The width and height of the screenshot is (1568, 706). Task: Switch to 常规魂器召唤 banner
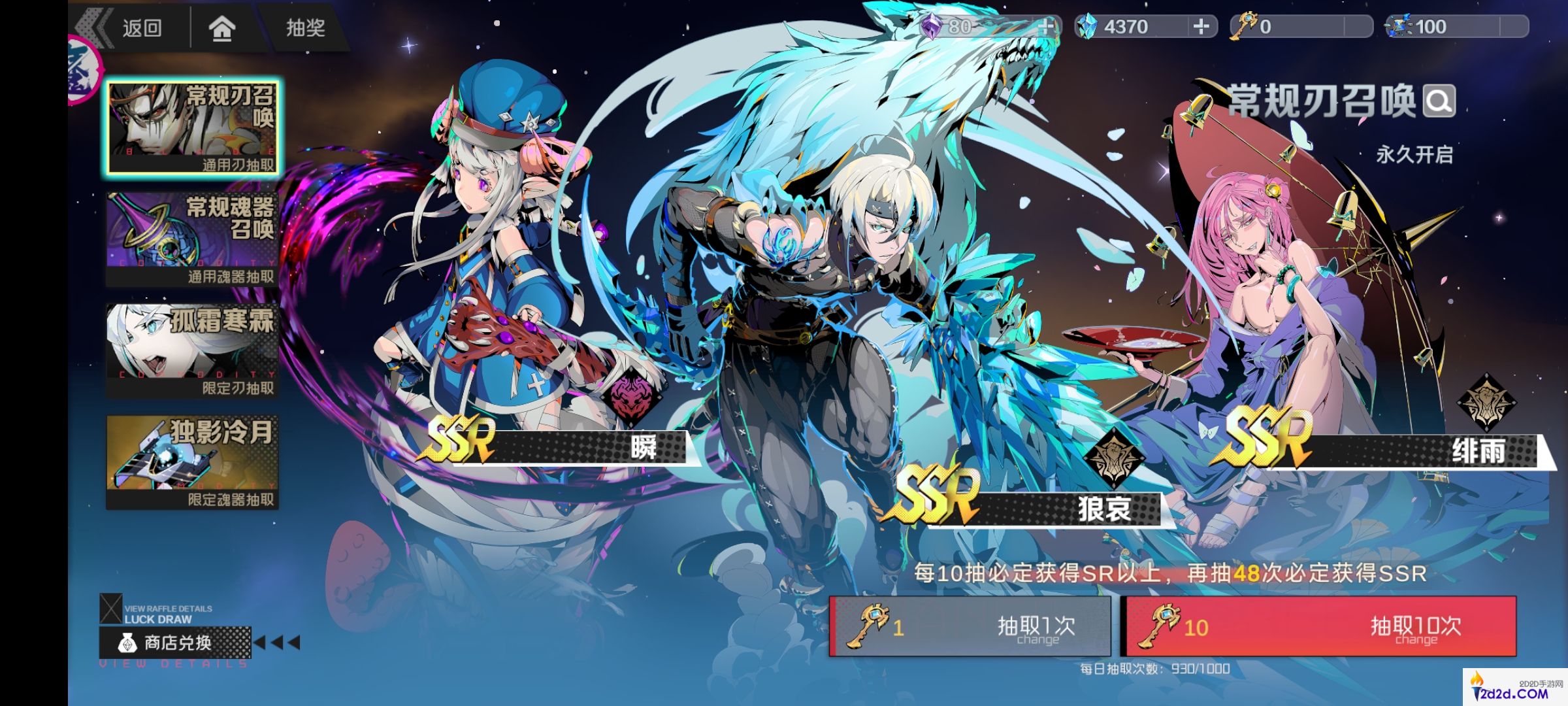(193, 239)
